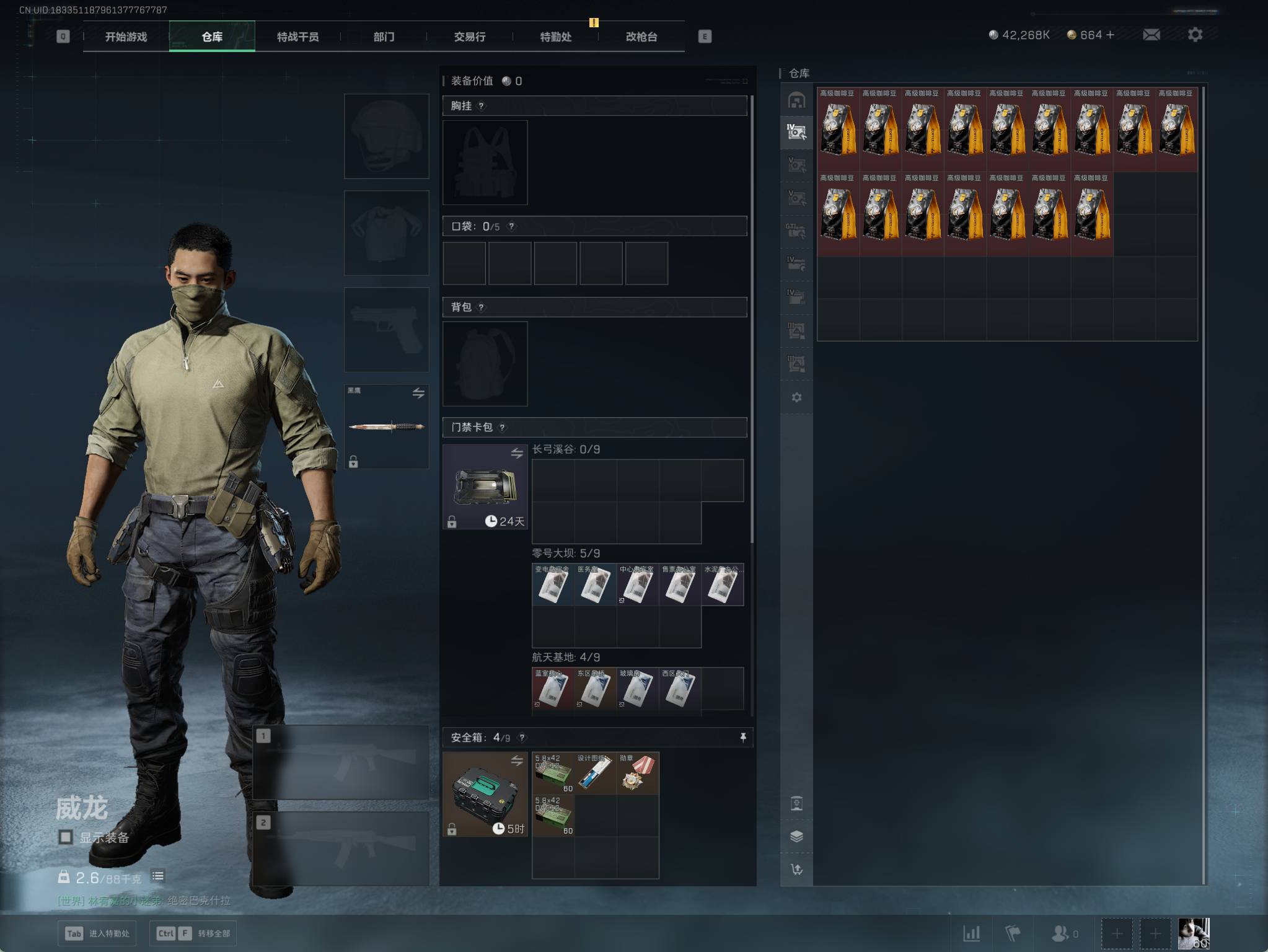This screenshot has width=1268, height=952.
Task: Select the equipped knife slot
Action: pos(386,426)
